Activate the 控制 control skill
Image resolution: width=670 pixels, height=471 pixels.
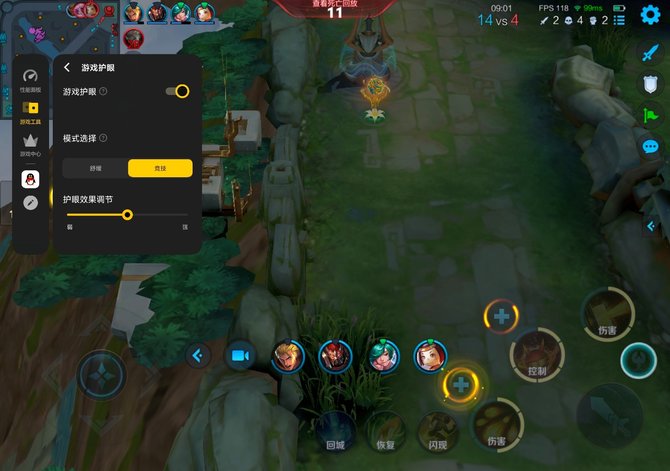(x=535, y=355)
